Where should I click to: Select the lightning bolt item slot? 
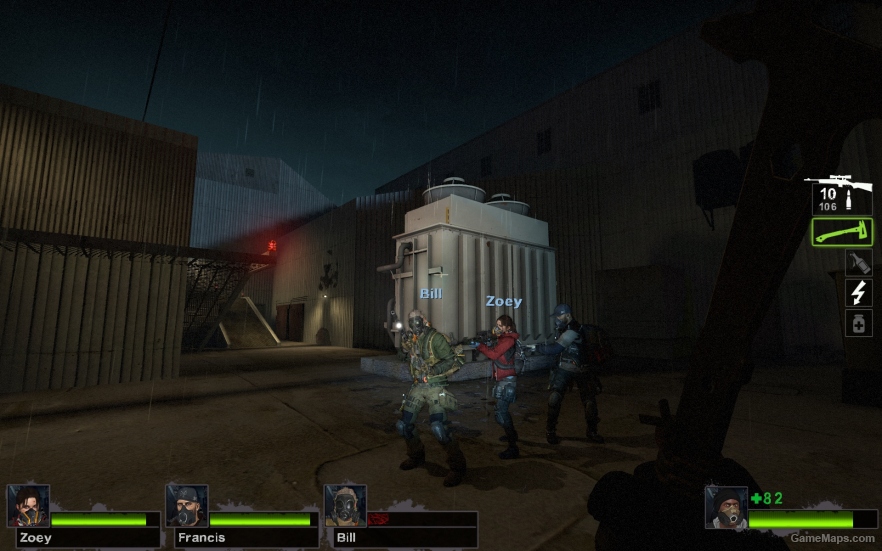click(858, 293)
